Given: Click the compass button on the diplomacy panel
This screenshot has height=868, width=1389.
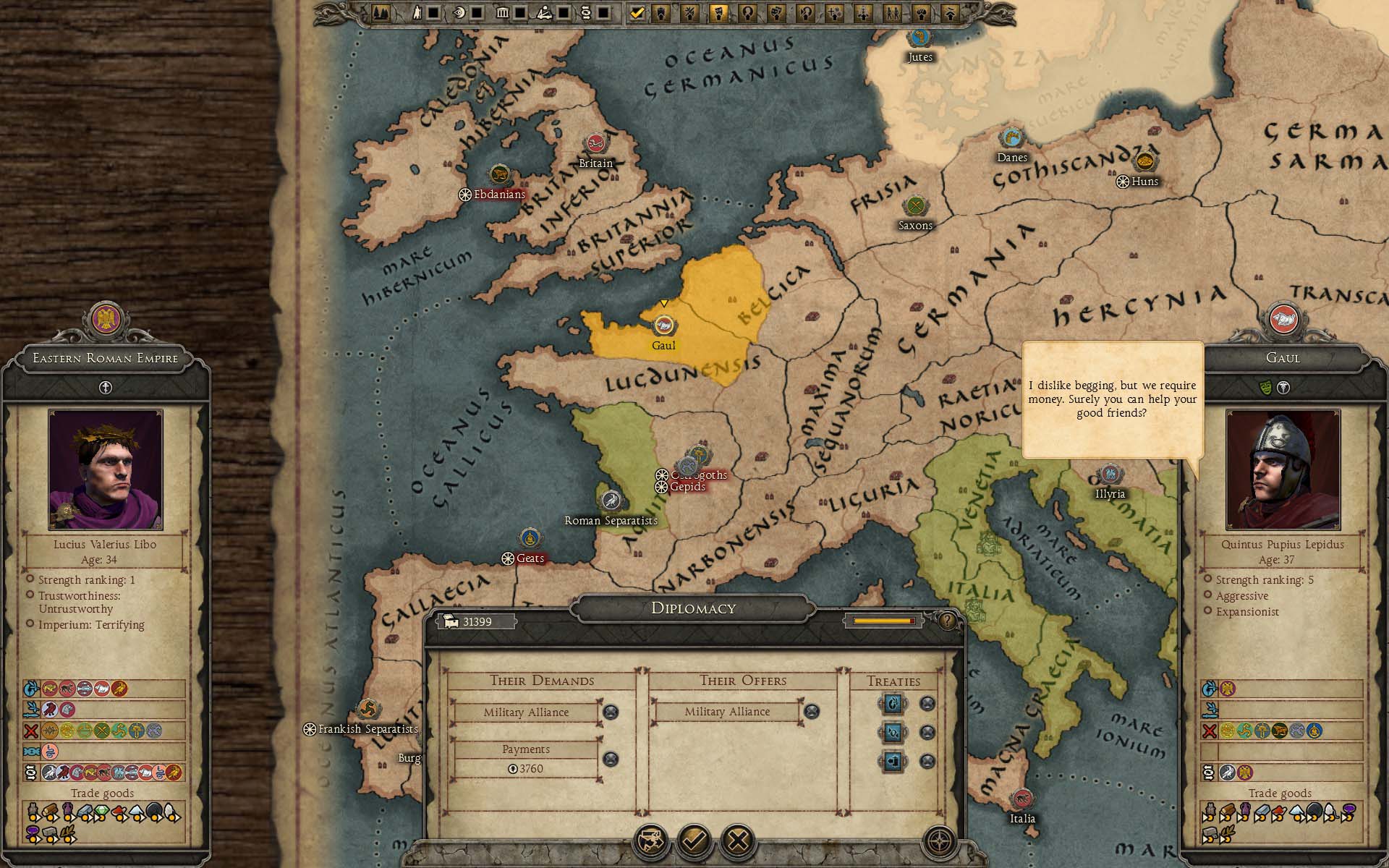Looking at the screenshot, I should (940, 841).
